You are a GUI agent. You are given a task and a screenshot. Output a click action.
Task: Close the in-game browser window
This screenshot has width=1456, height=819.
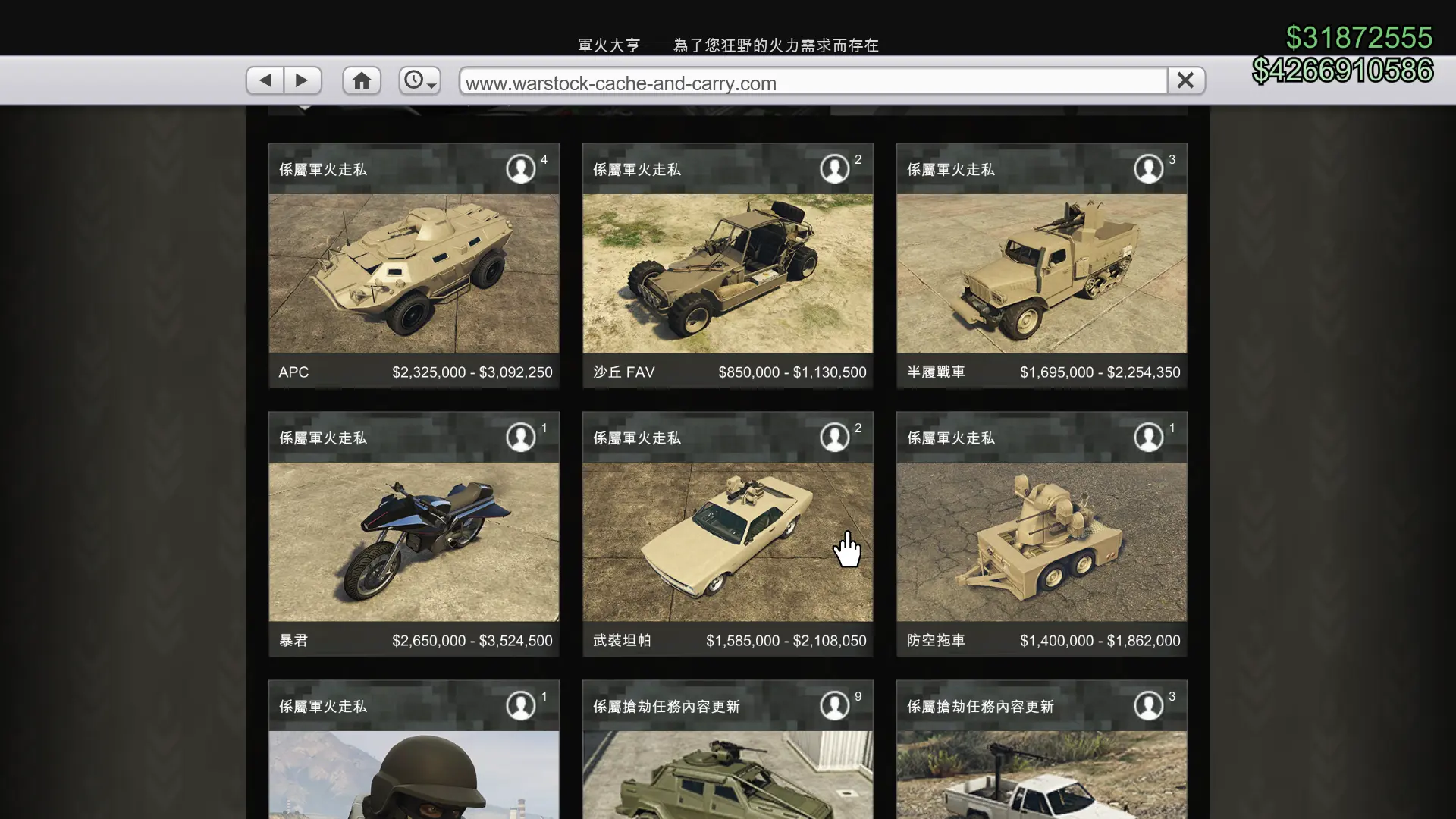[x=1185, y=80]
